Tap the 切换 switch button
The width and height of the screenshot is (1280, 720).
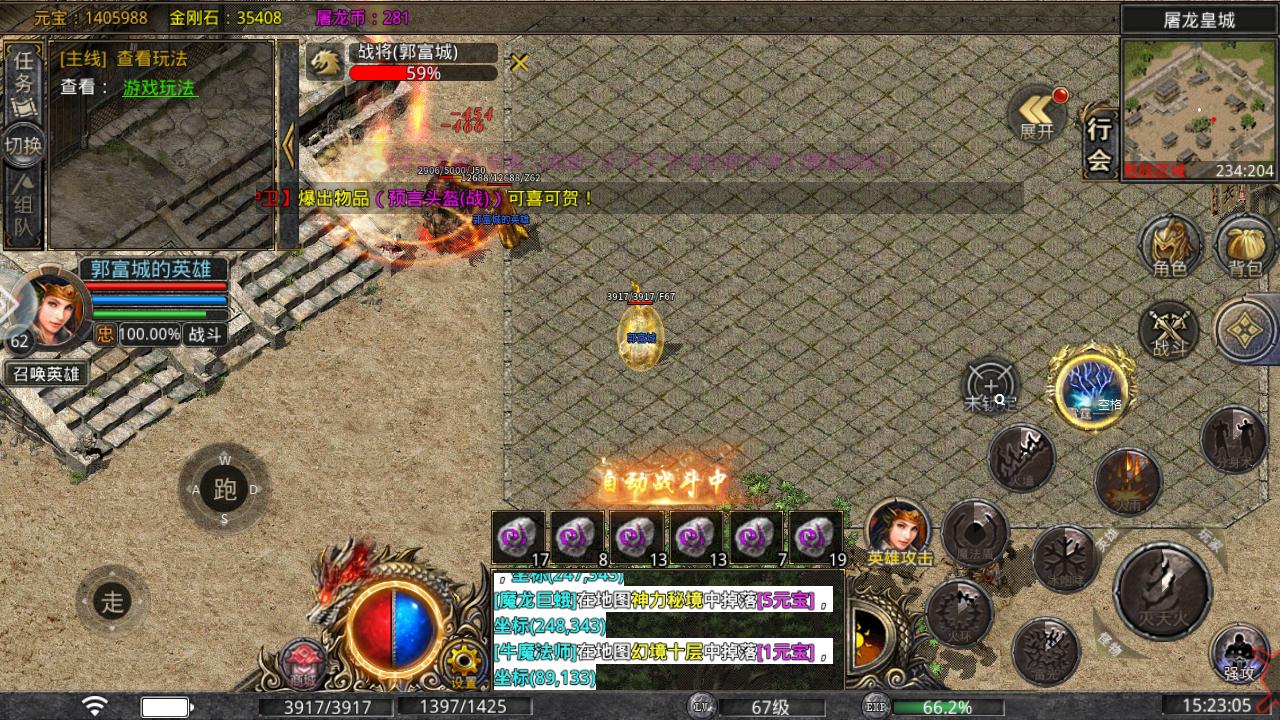click(24, 146)
